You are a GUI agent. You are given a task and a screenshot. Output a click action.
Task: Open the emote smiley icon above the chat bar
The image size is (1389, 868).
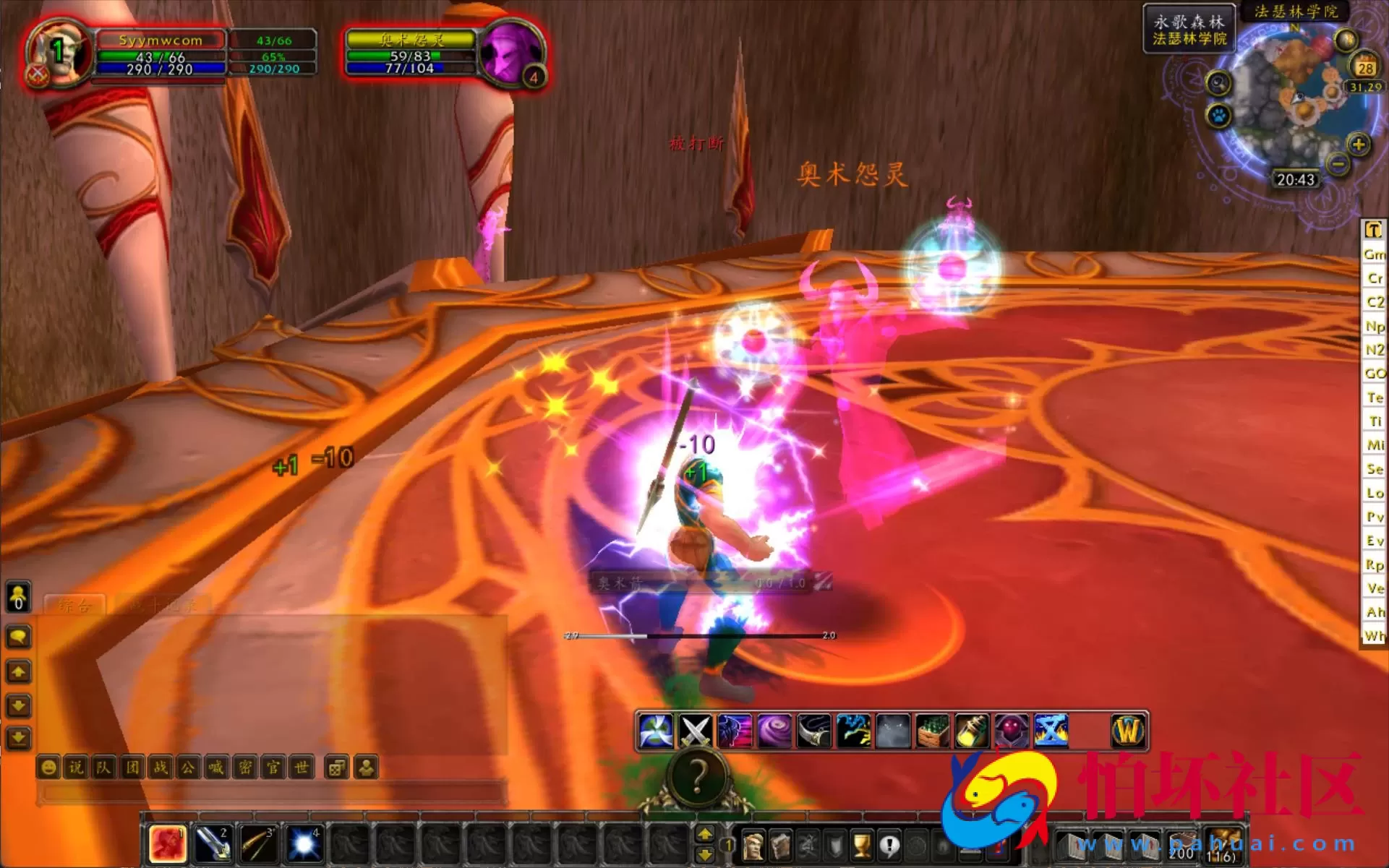(48, 768)
